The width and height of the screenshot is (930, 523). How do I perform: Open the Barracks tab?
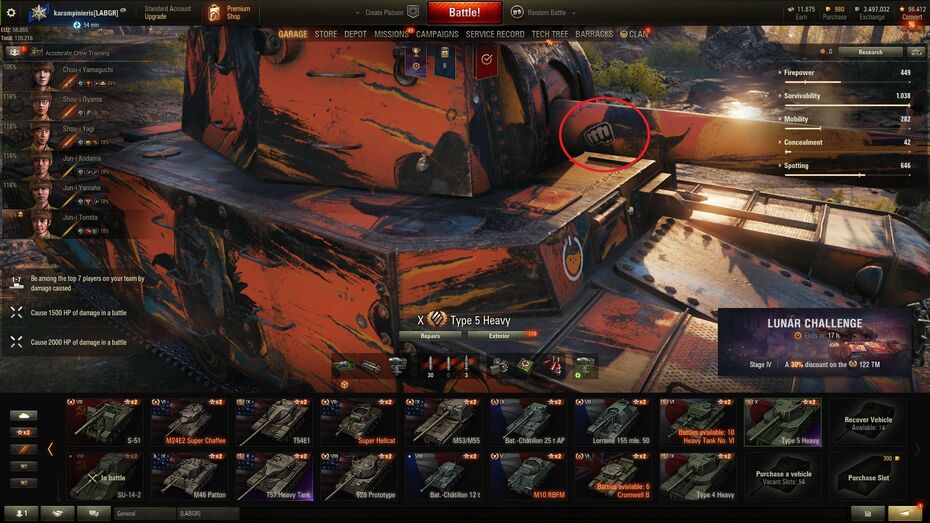click(594, 34)
